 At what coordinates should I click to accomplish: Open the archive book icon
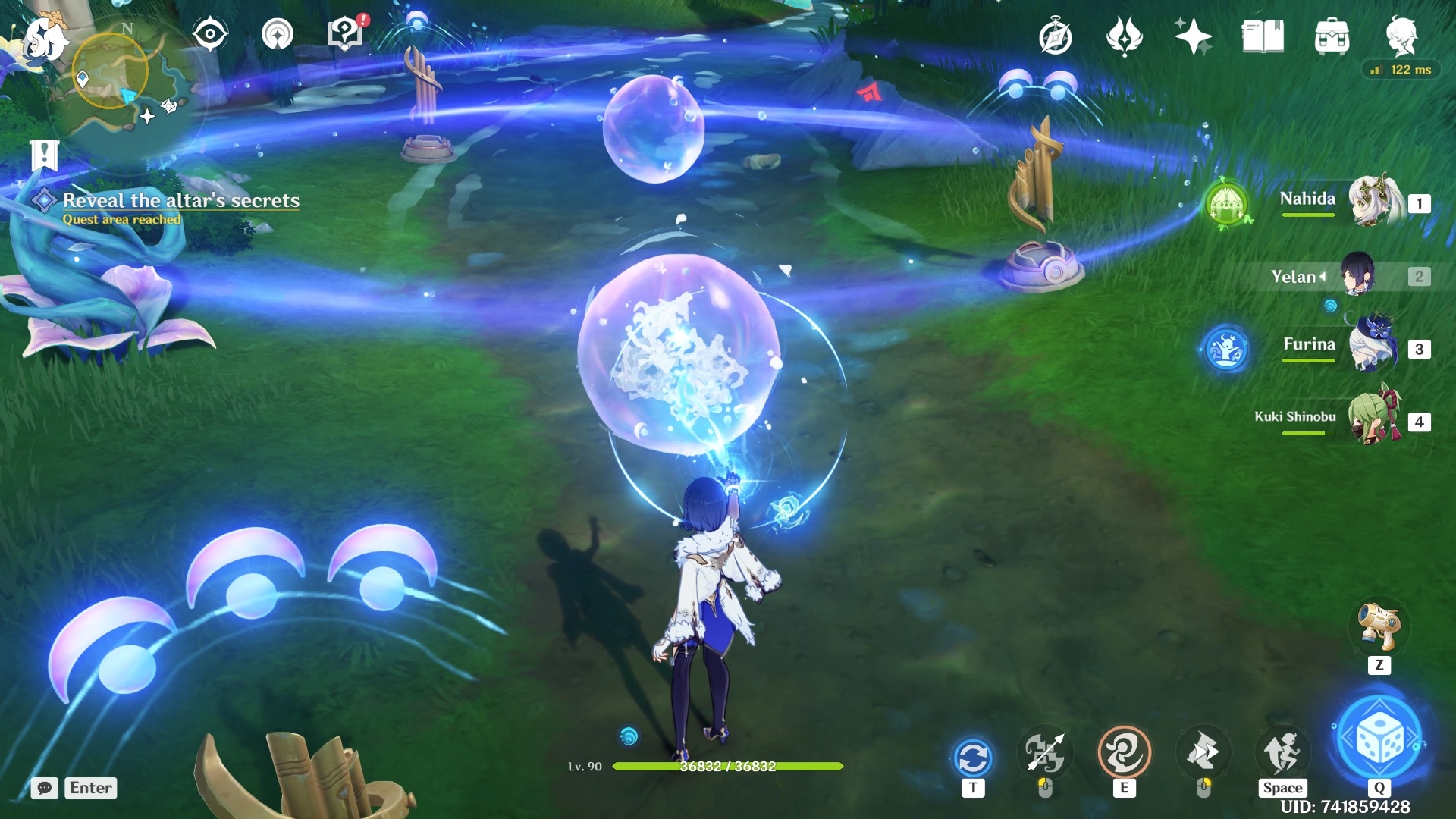coord(1263,36)
